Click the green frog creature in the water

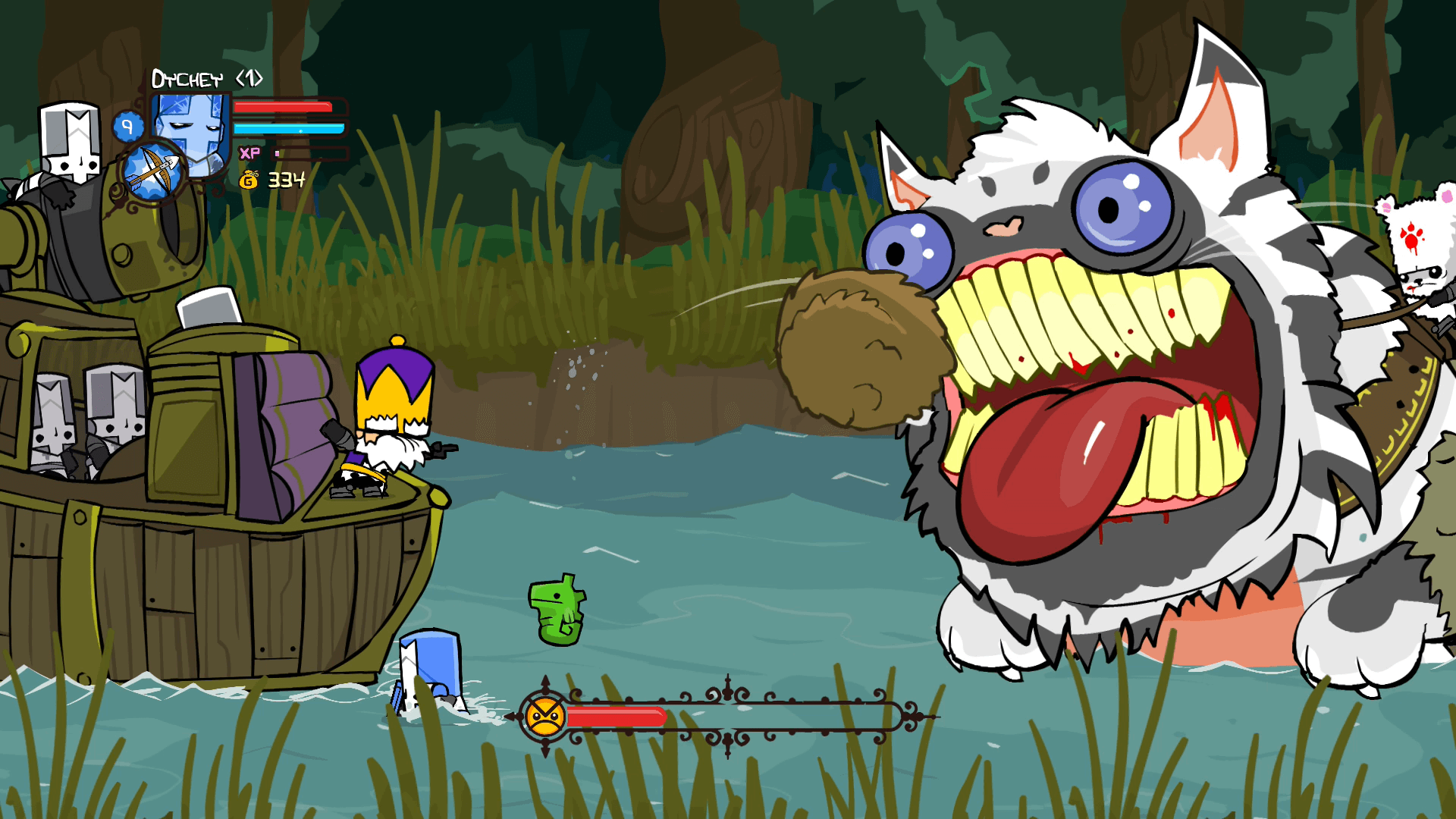[x=557, y=609]
